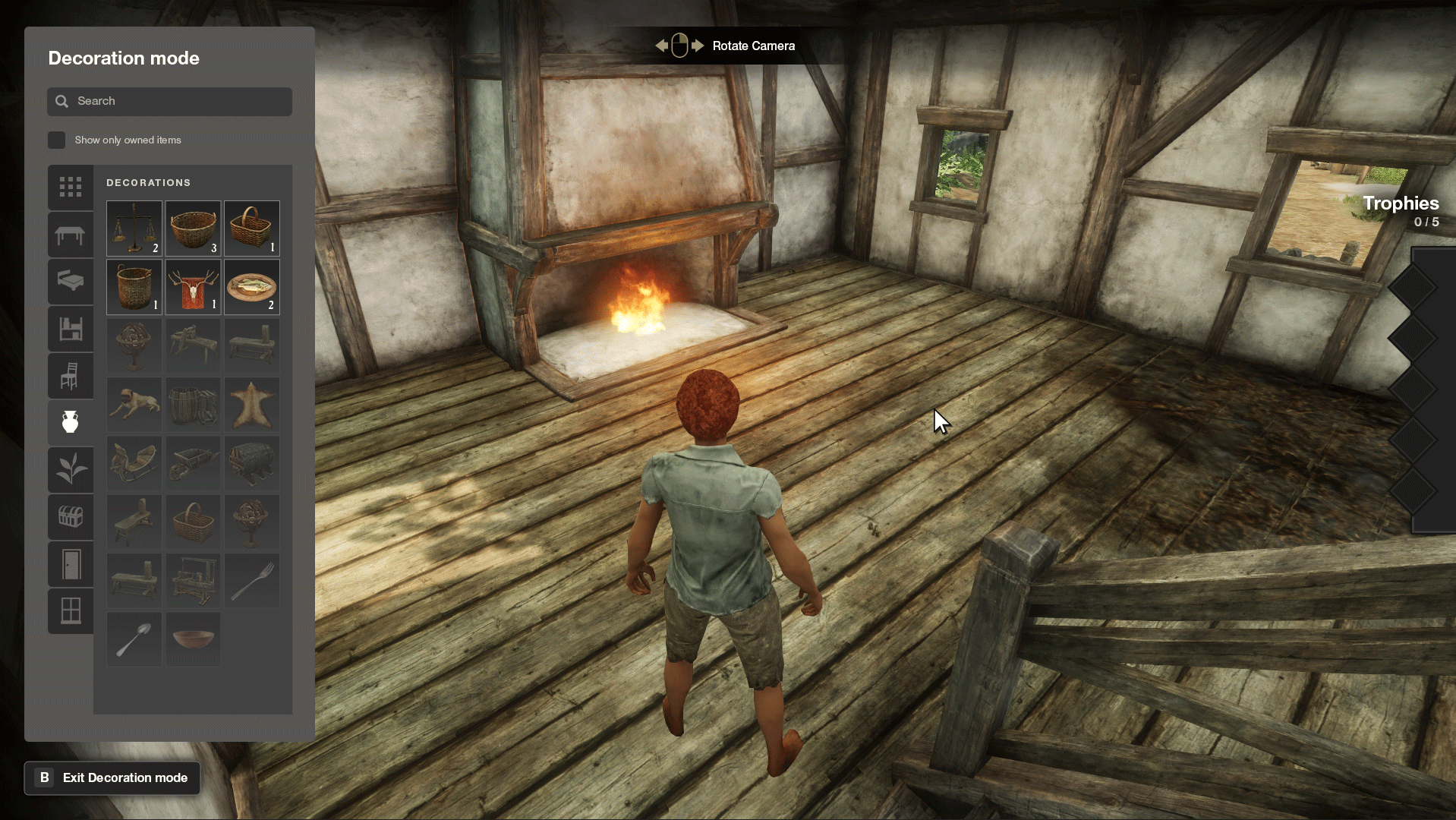Select the door category tab
1456x820 pixels.
pyautogui.click(x=71, y=564)
